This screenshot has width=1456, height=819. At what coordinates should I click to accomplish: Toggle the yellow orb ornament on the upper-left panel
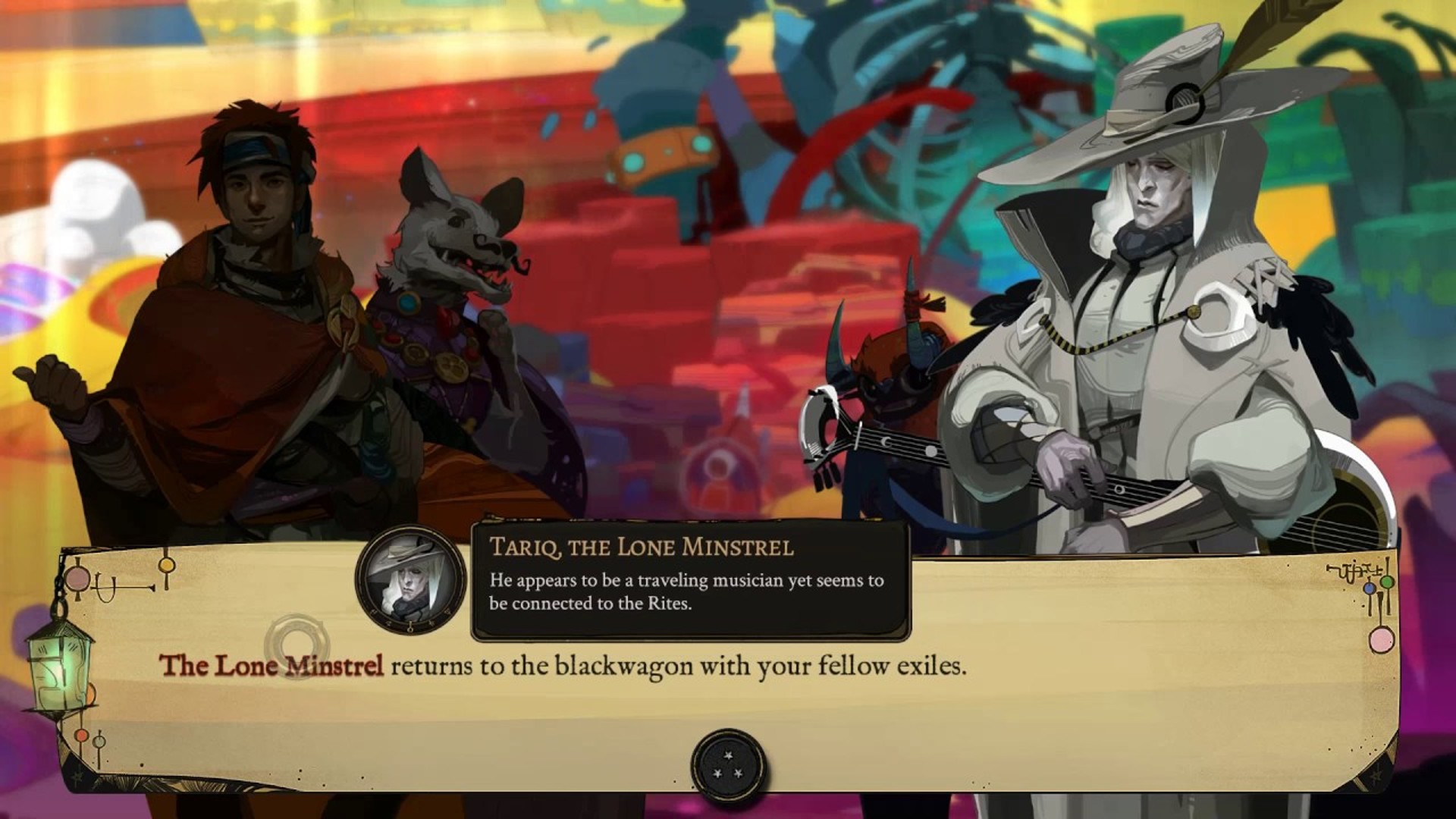coord(165,564)
